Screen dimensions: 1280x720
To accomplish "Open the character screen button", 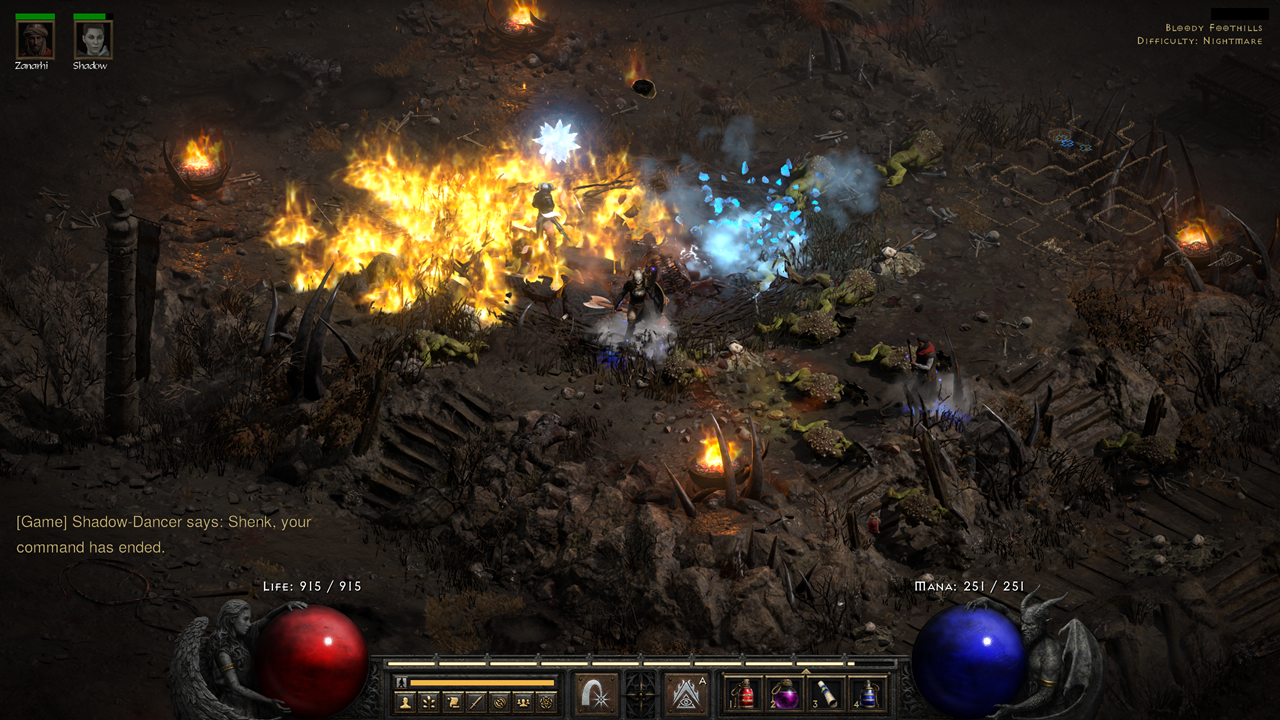I will tap(405, 702).
